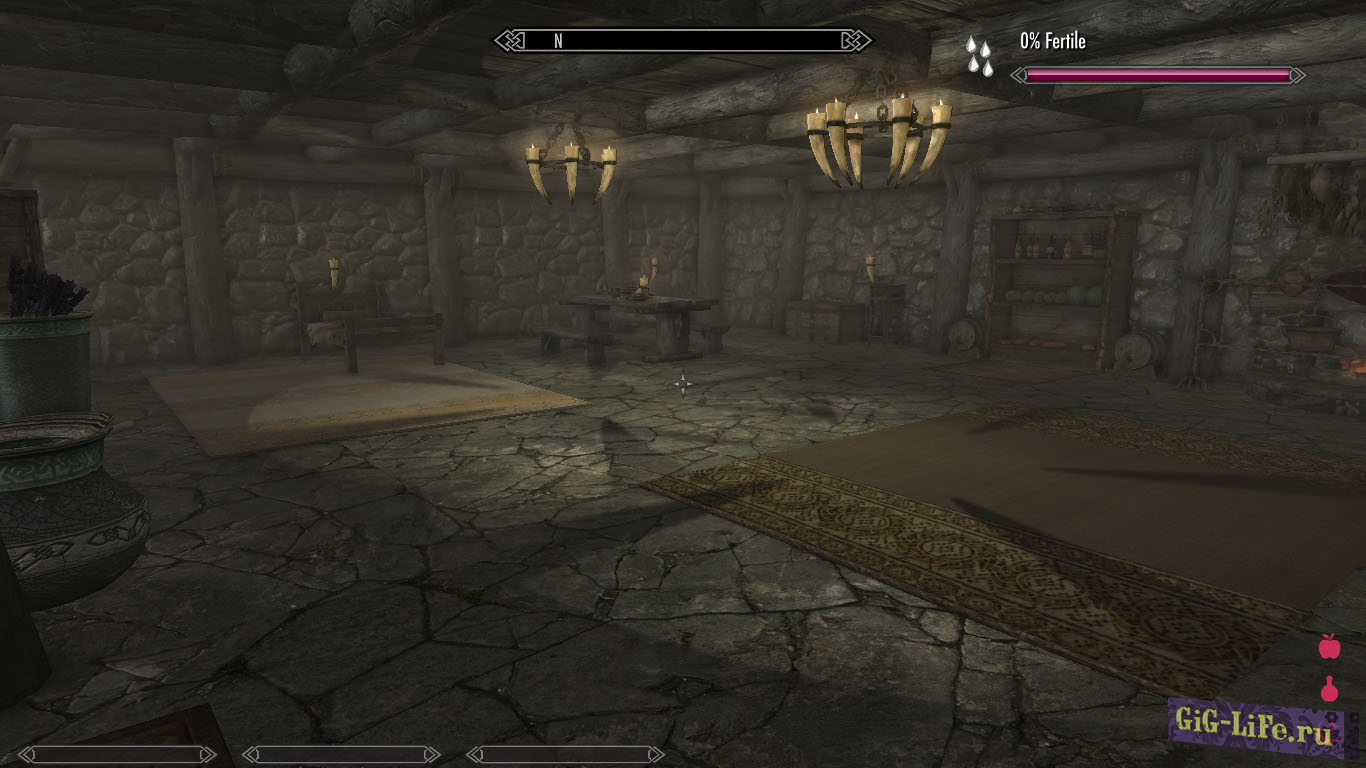Click the red apple hunger icon

1329,646
